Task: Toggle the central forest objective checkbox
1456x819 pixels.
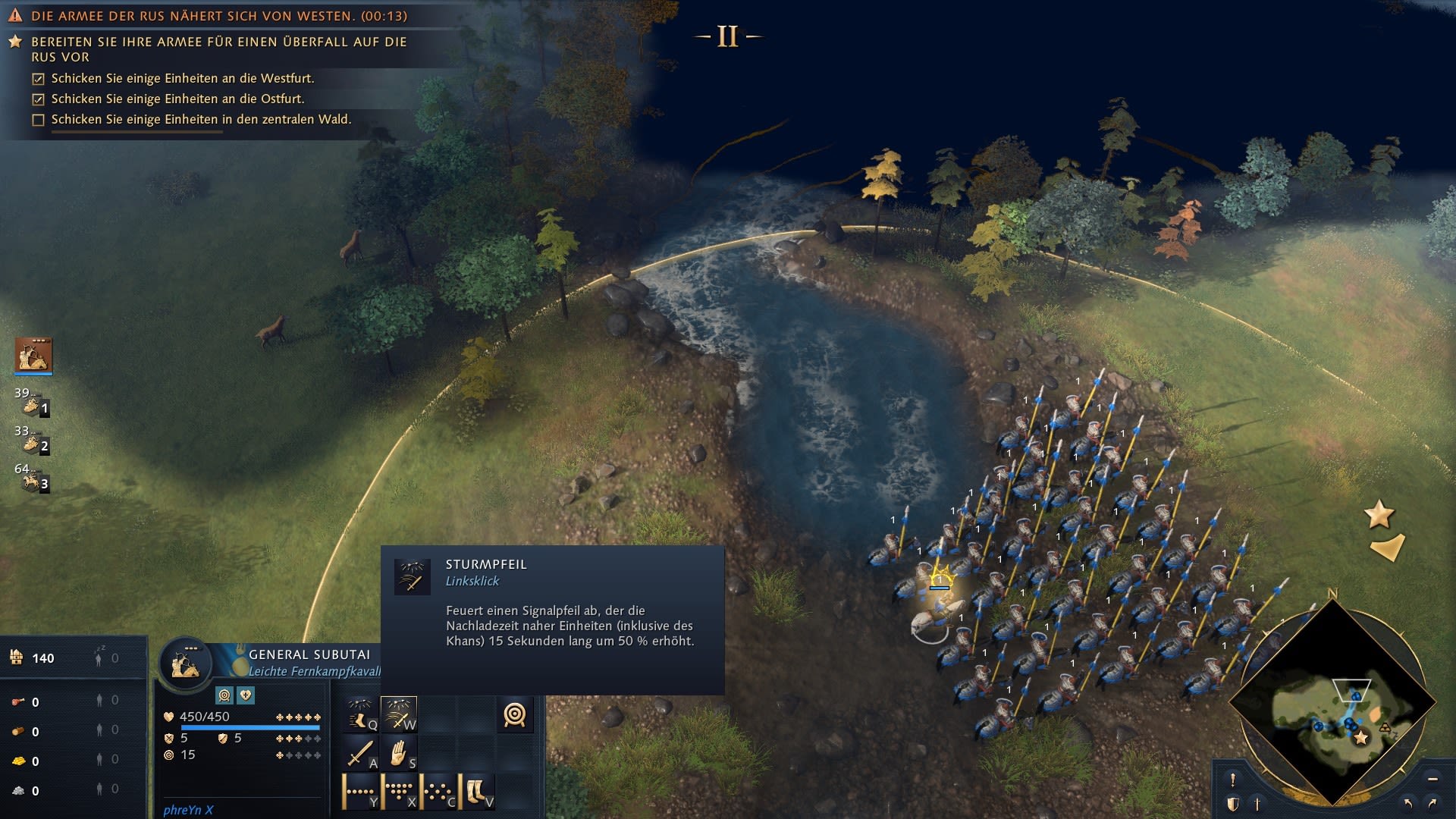Action: pos(39,120)
